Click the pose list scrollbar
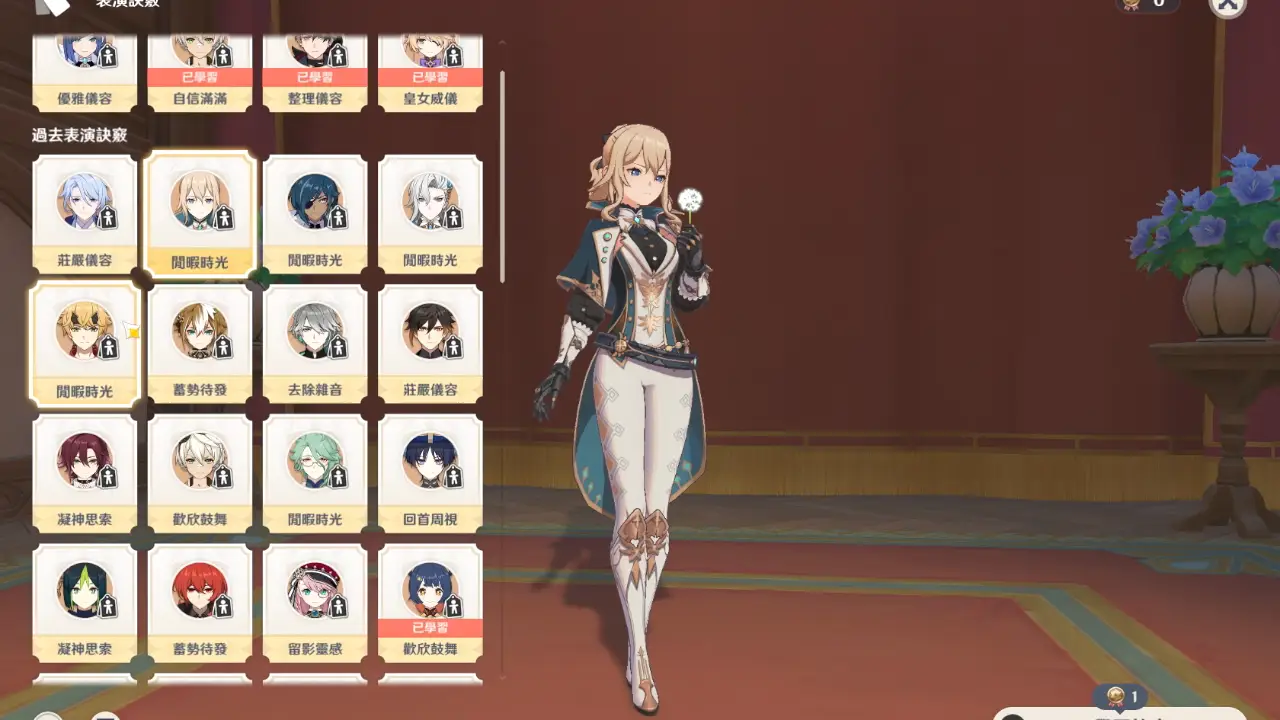Viewport: 1280px width, 720px height. click(502, 175)
